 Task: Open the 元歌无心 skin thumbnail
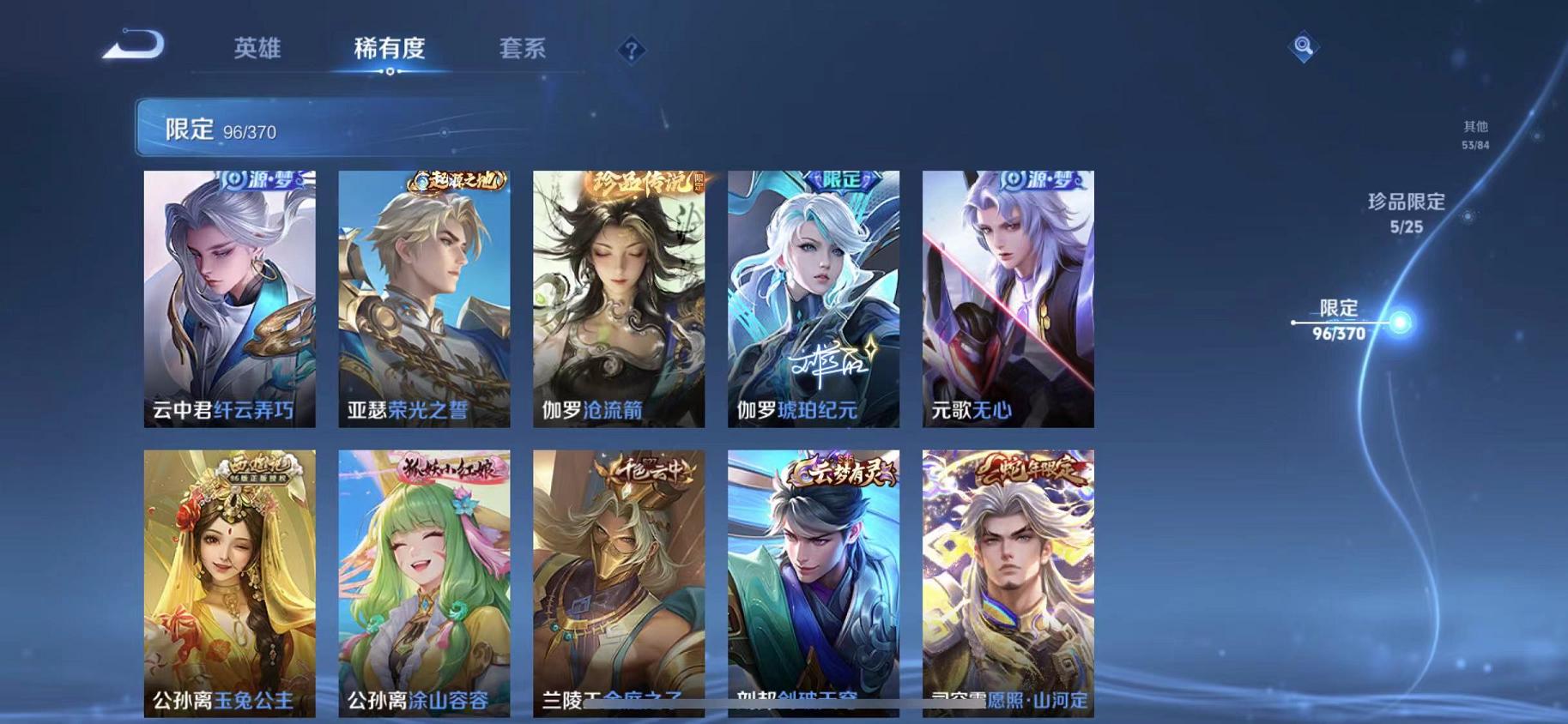click(x=1007, y=300)
